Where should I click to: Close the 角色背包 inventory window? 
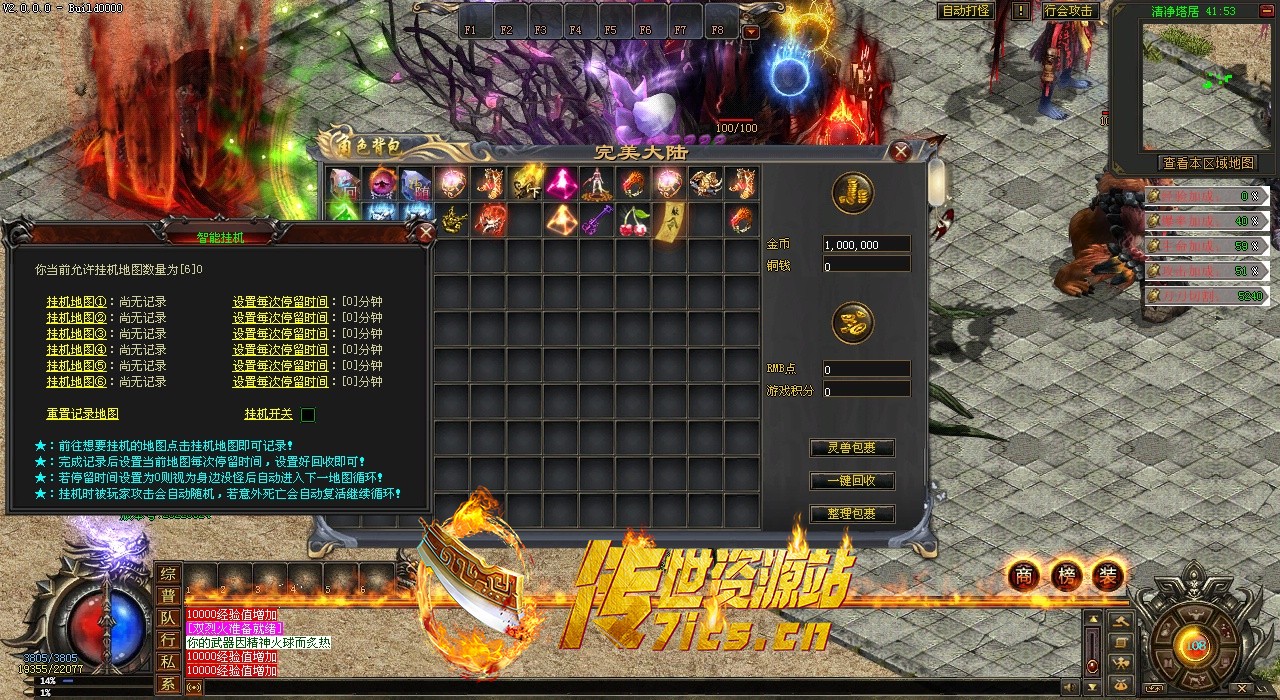click(901, 152)
